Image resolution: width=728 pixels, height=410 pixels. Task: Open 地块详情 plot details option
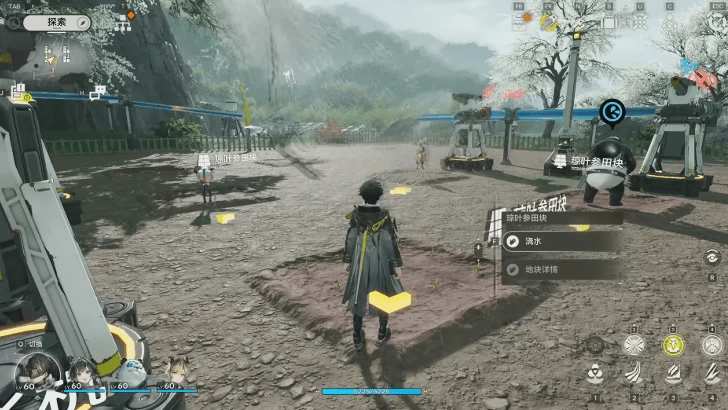(x=560, y=270)
